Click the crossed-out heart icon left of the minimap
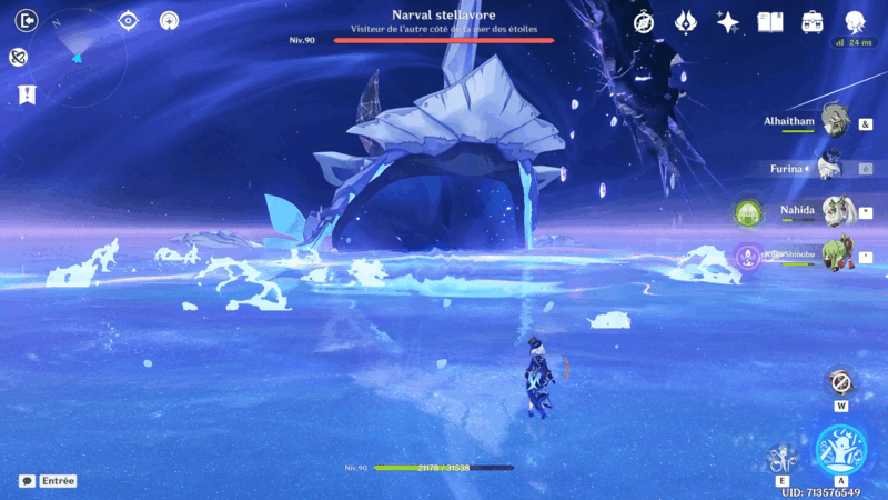888x500 pixels. (18, 58)
